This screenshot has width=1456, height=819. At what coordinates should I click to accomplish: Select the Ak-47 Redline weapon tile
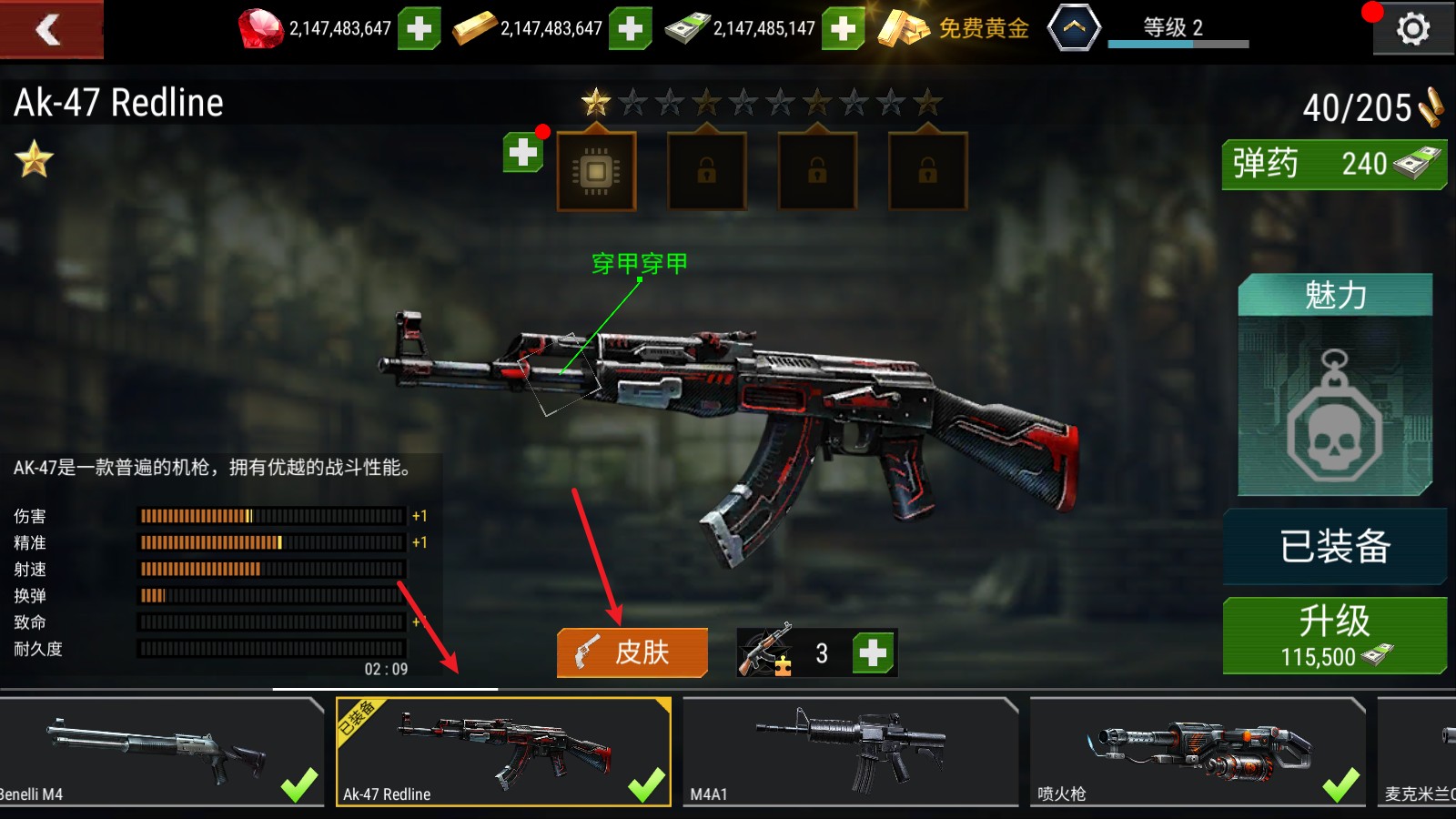(x=503, y=752)
